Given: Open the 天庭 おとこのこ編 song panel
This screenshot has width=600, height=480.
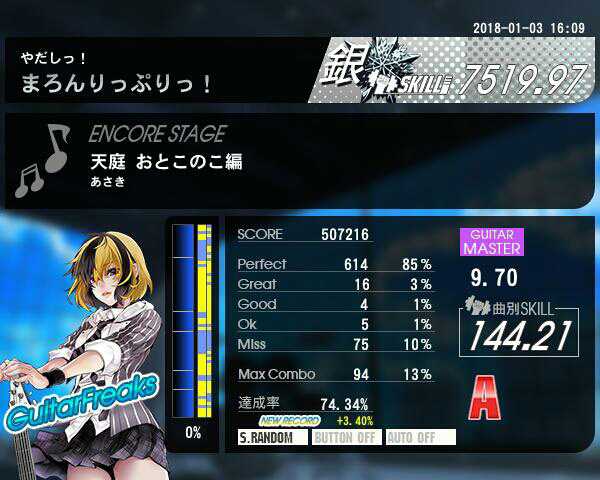Looking at the screenshot, I should 165,161.
